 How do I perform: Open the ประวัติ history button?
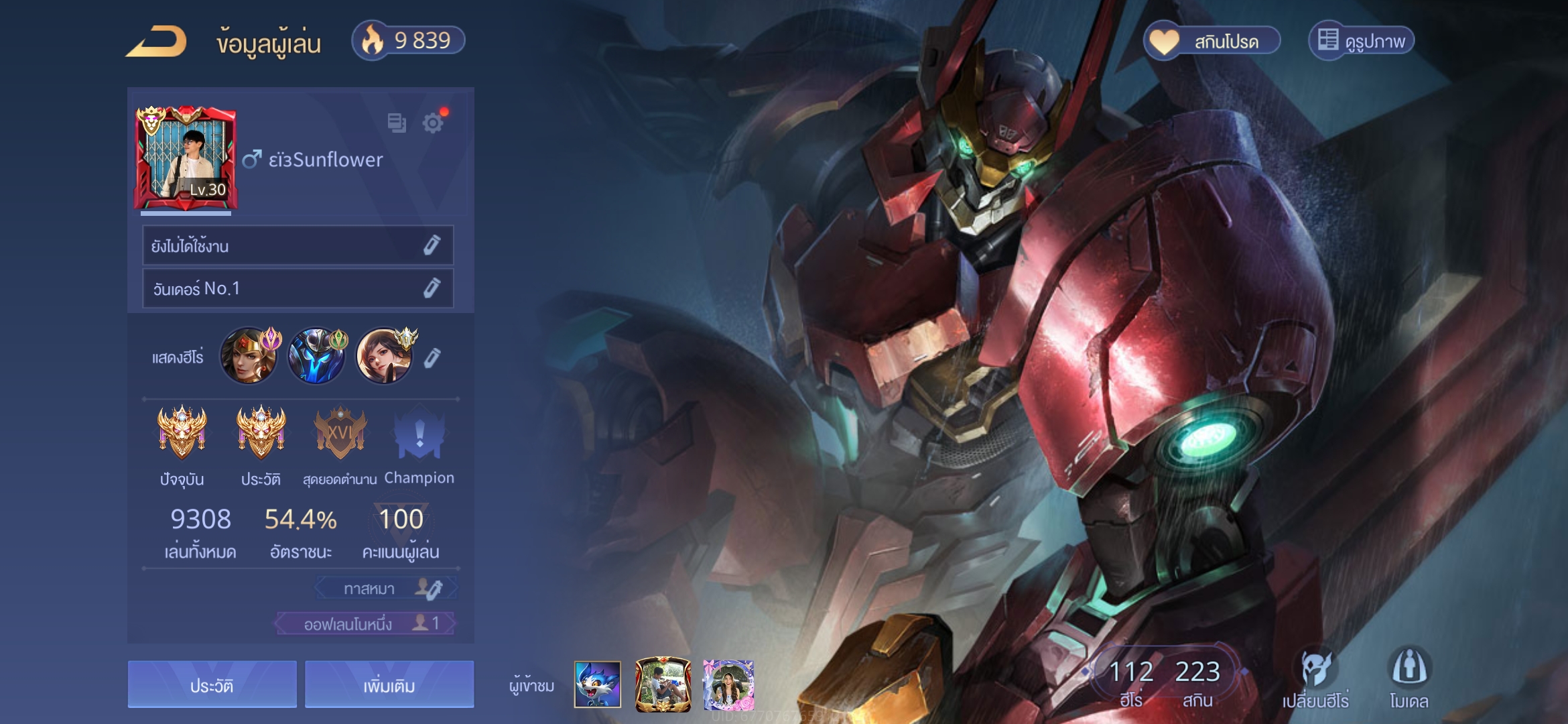coord(212,685)
